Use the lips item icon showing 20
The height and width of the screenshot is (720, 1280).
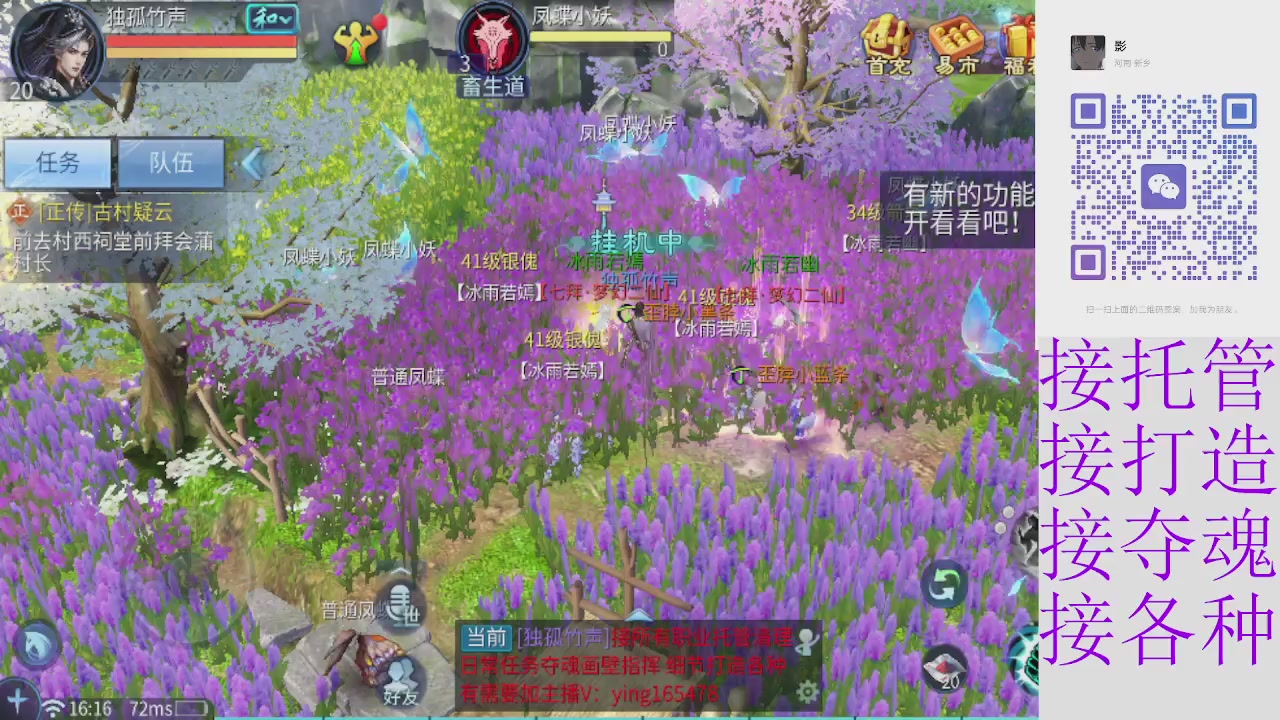click(944, 668)
